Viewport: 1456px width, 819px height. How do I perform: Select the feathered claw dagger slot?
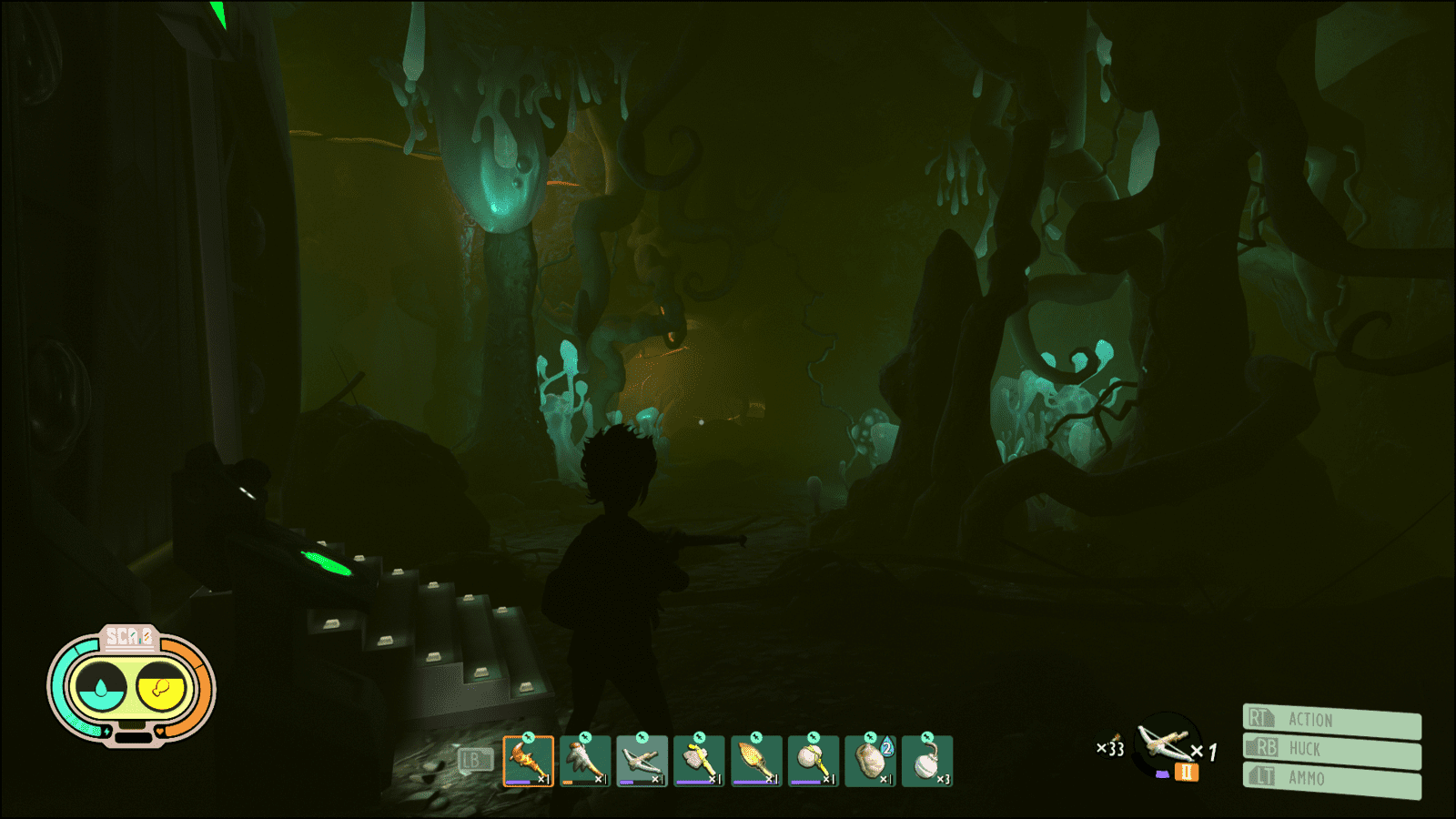(585, 761)
